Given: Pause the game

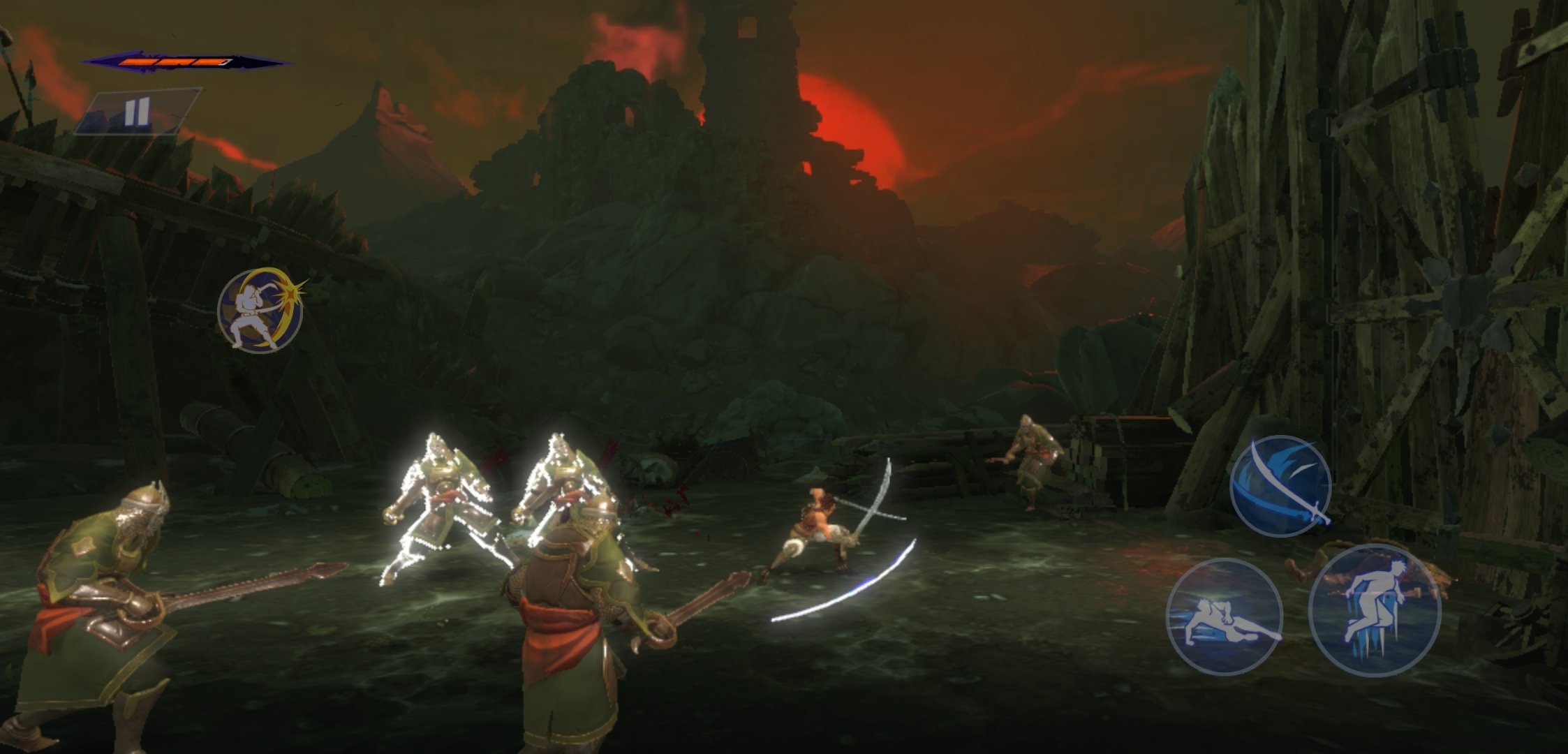Looking at the screenshot, I should [137, 112].
